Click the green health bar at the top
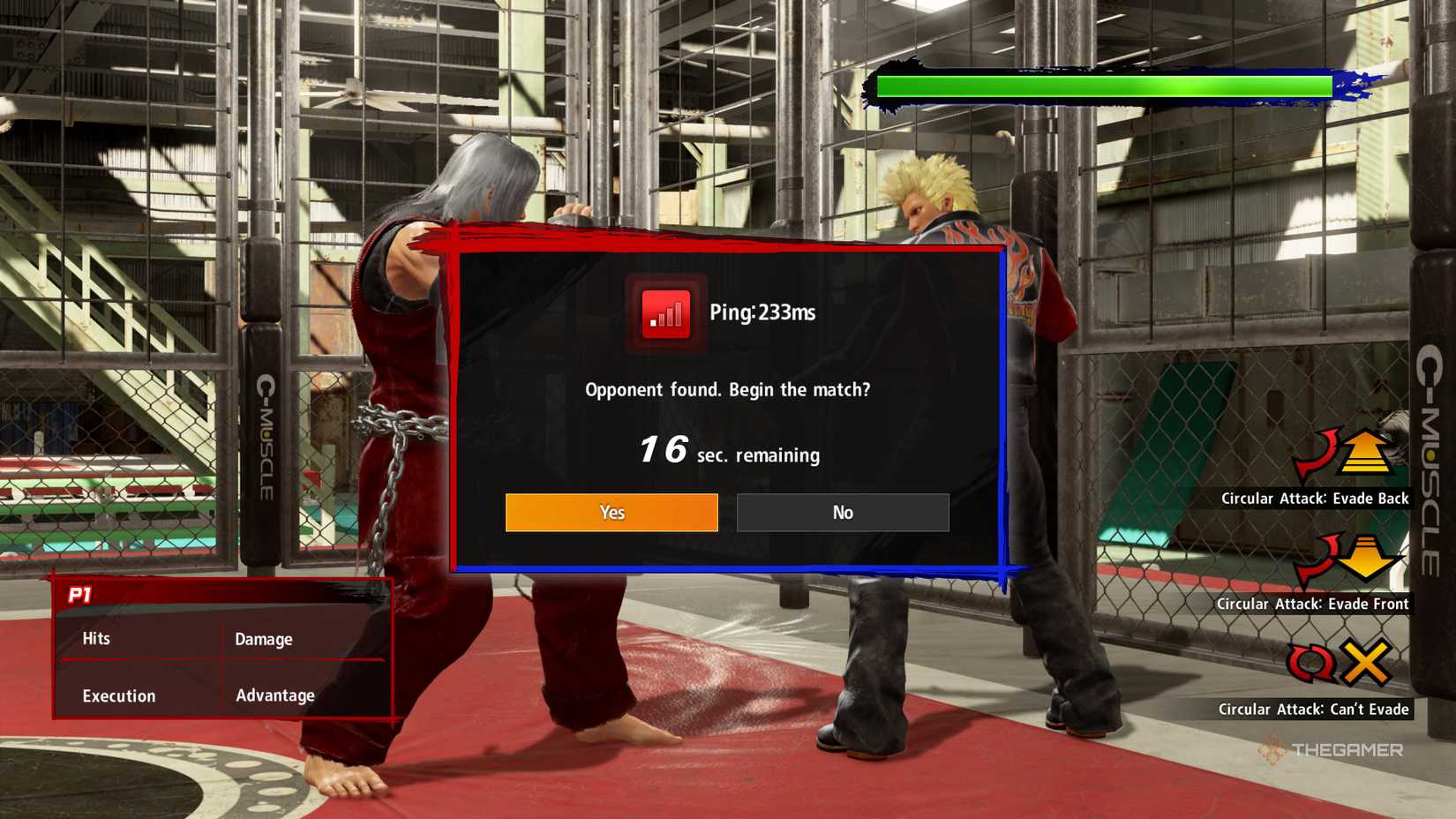 (1103, 86)
